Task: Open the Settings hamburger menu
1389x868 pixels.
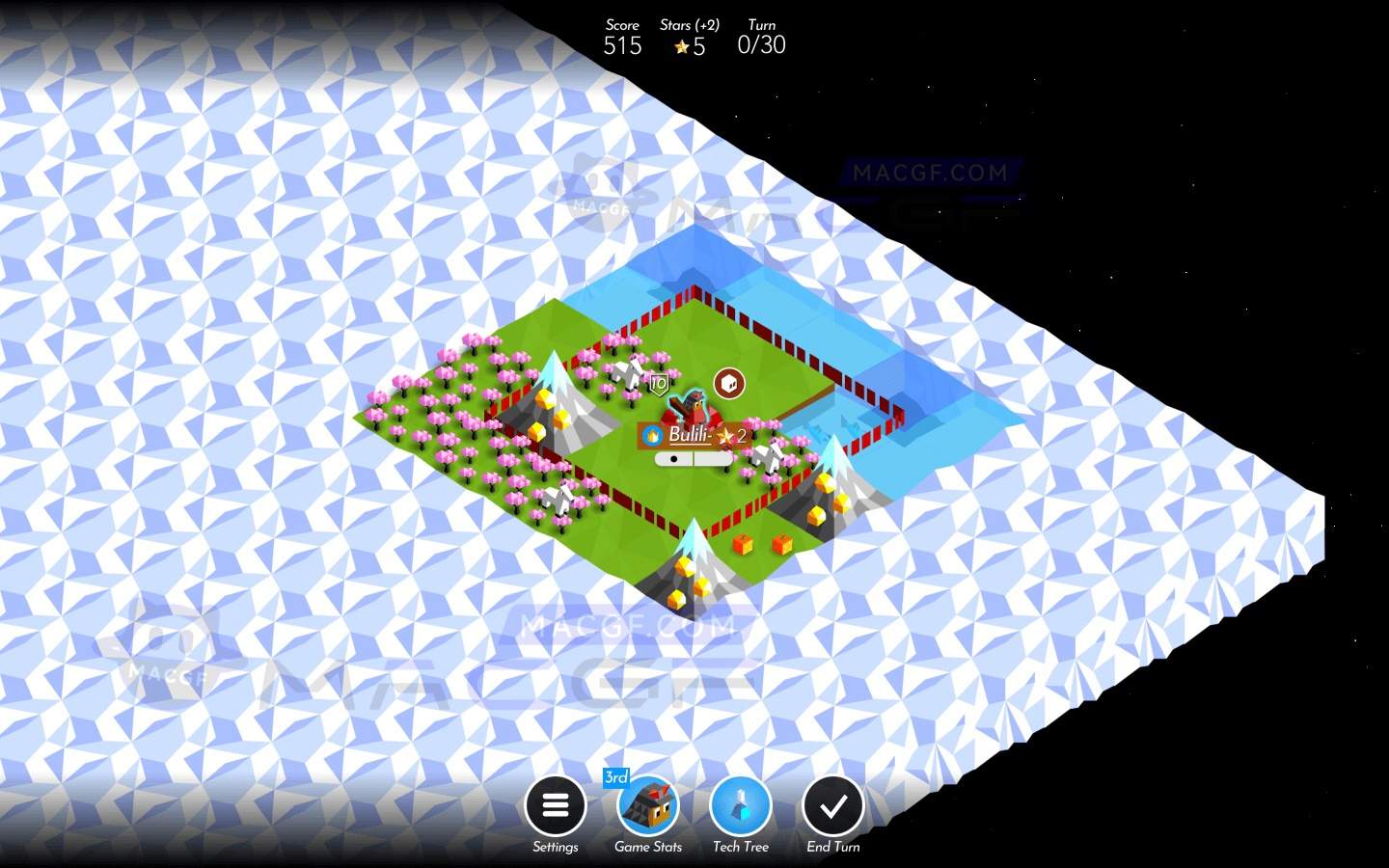Action: coord(556,805)
